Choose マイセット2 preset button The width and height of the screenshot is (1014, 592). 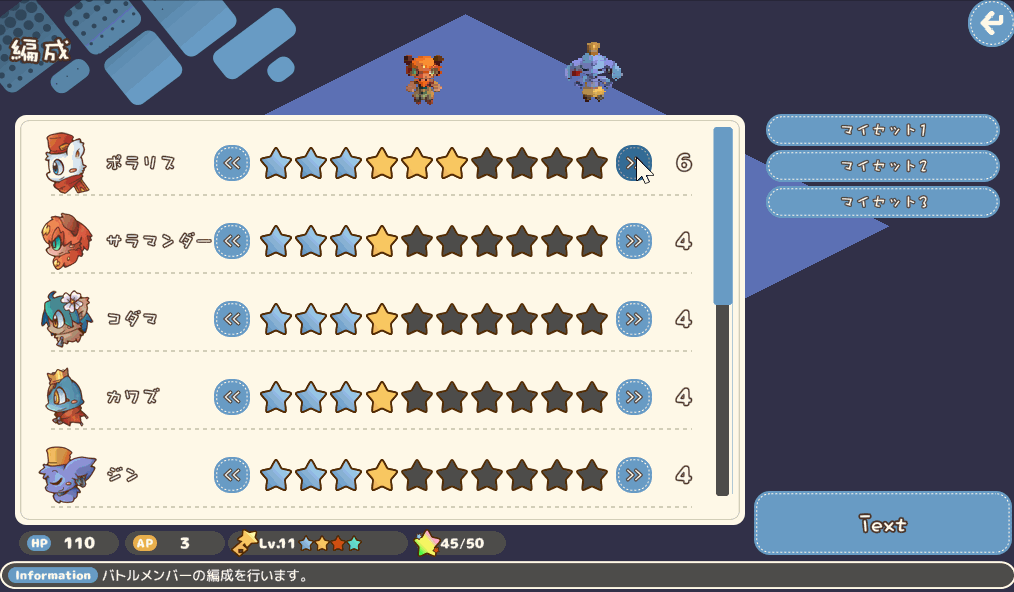click(x=882, y=166)
